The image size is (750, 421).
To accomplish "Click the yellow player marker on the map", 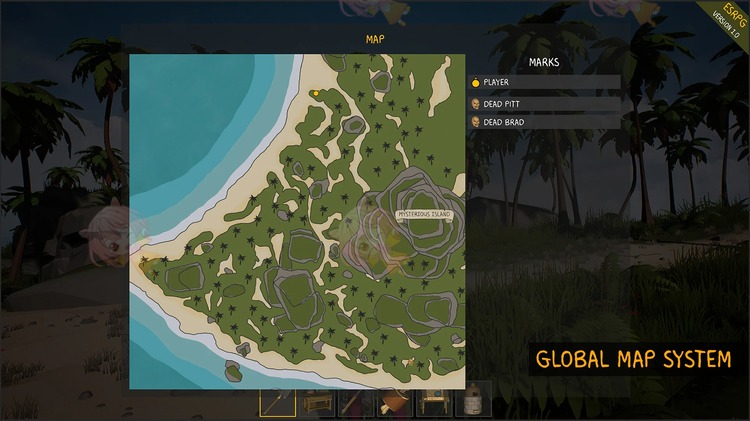I will (x=314, y=94).
